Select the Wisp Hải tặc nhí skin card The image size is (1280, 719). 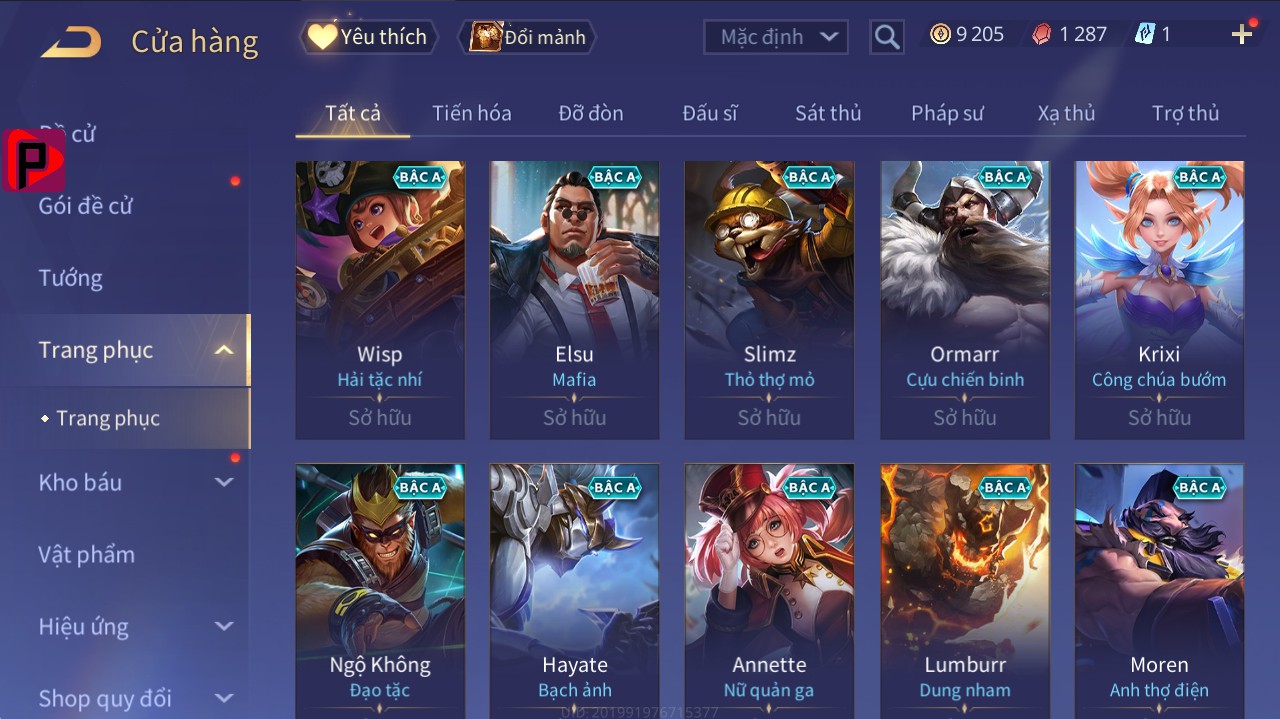380,299
